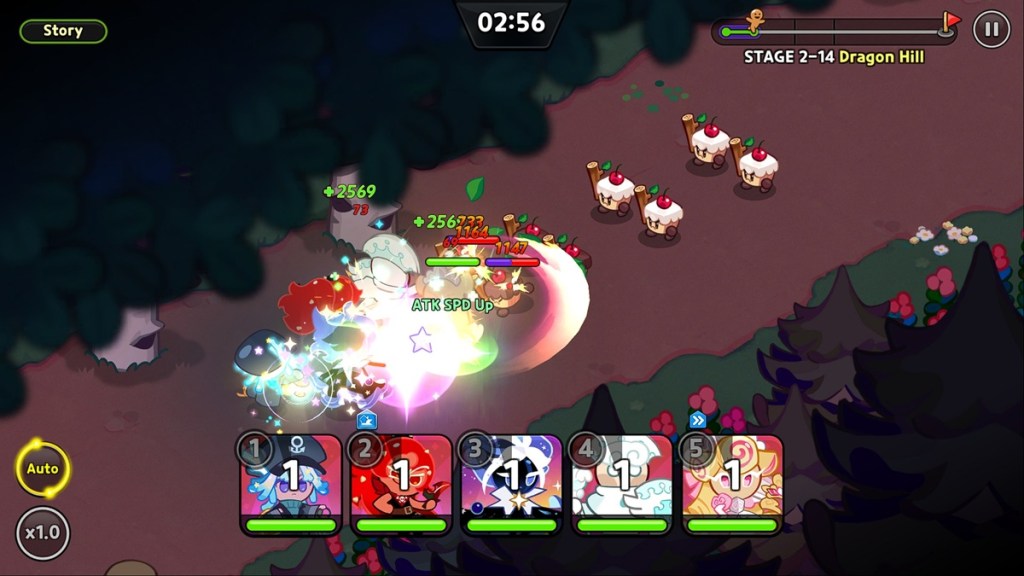Viewport: 1024px width, 576px height.
Task: Toggle the Auto battle button
Action: (42, 468)
